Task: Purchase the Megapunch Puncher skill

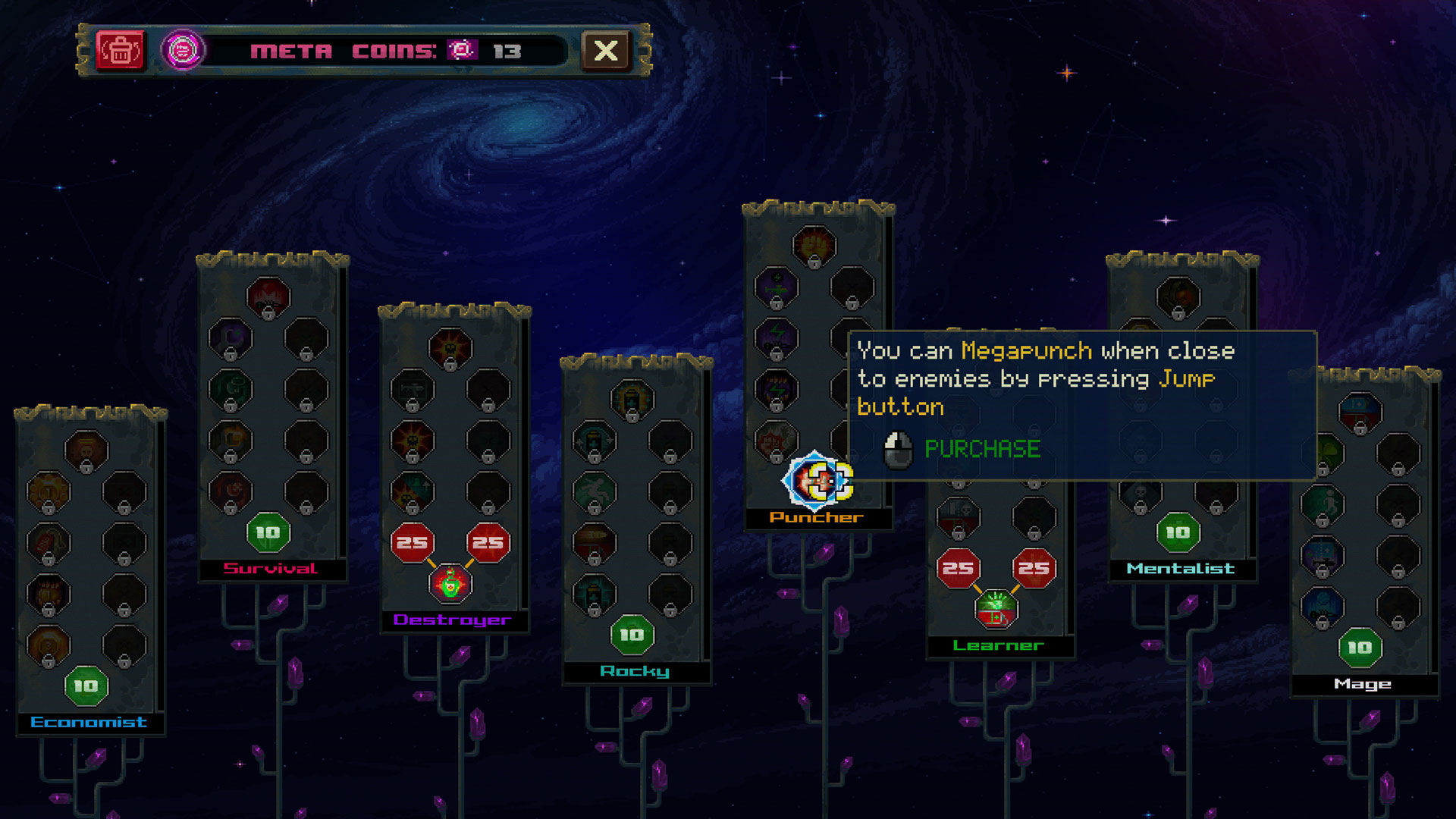Action: pyautogui.click(x=817, y=481)
